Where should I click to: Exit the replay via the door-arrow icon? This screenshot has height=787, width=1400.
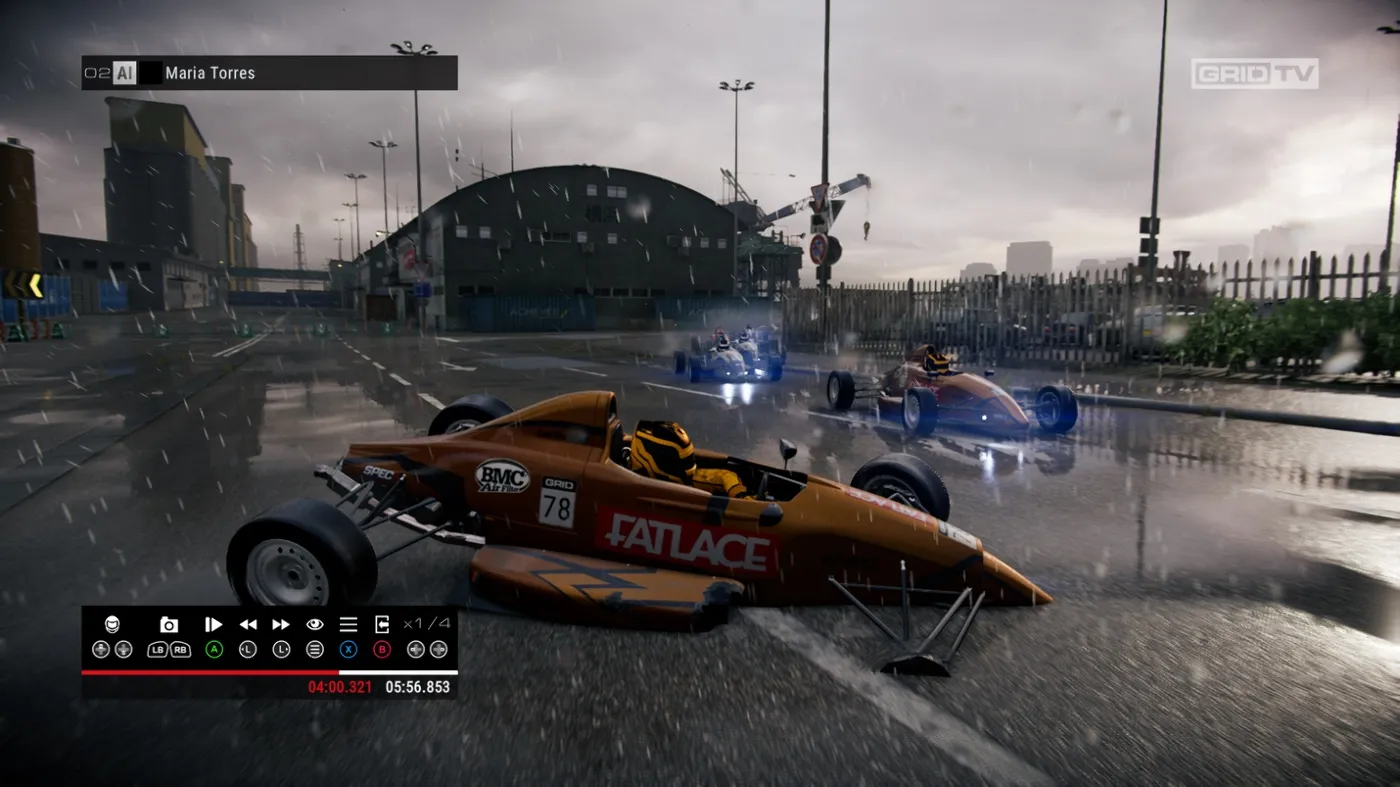(x=382, y=624)
